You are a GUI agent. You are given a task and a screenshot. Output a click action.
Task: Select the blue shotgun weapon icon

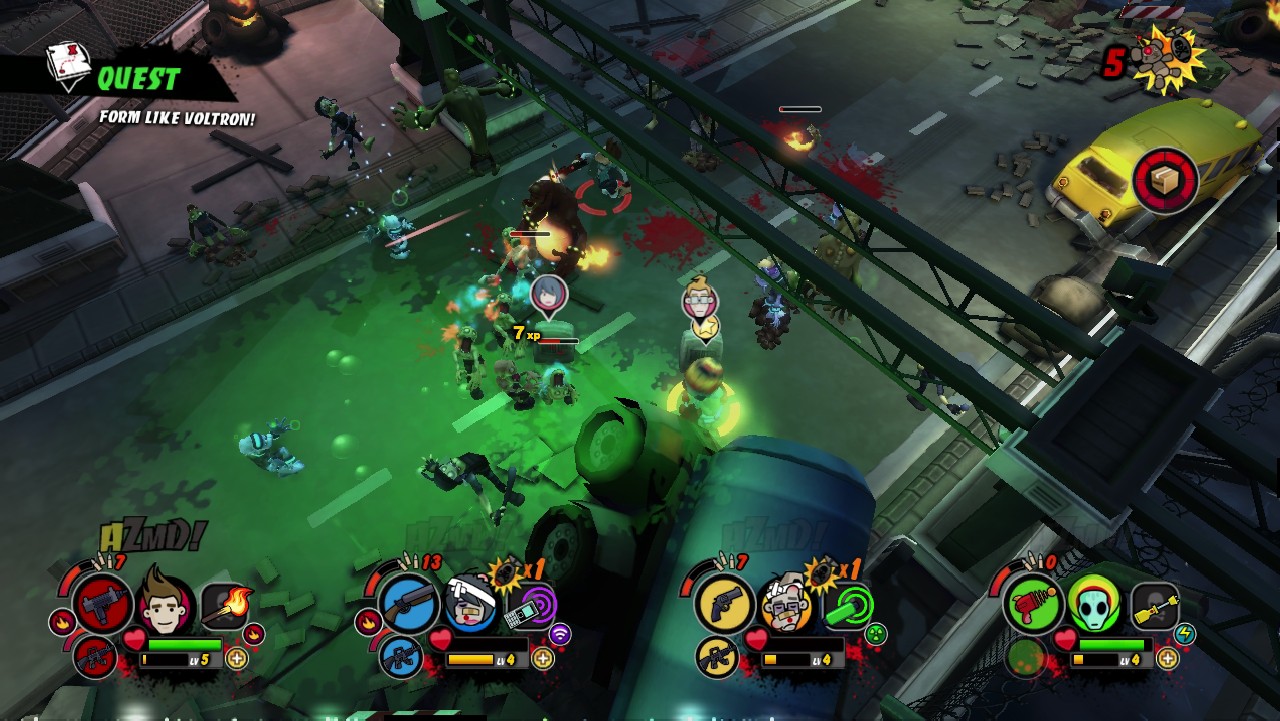[x=408, y=605]
